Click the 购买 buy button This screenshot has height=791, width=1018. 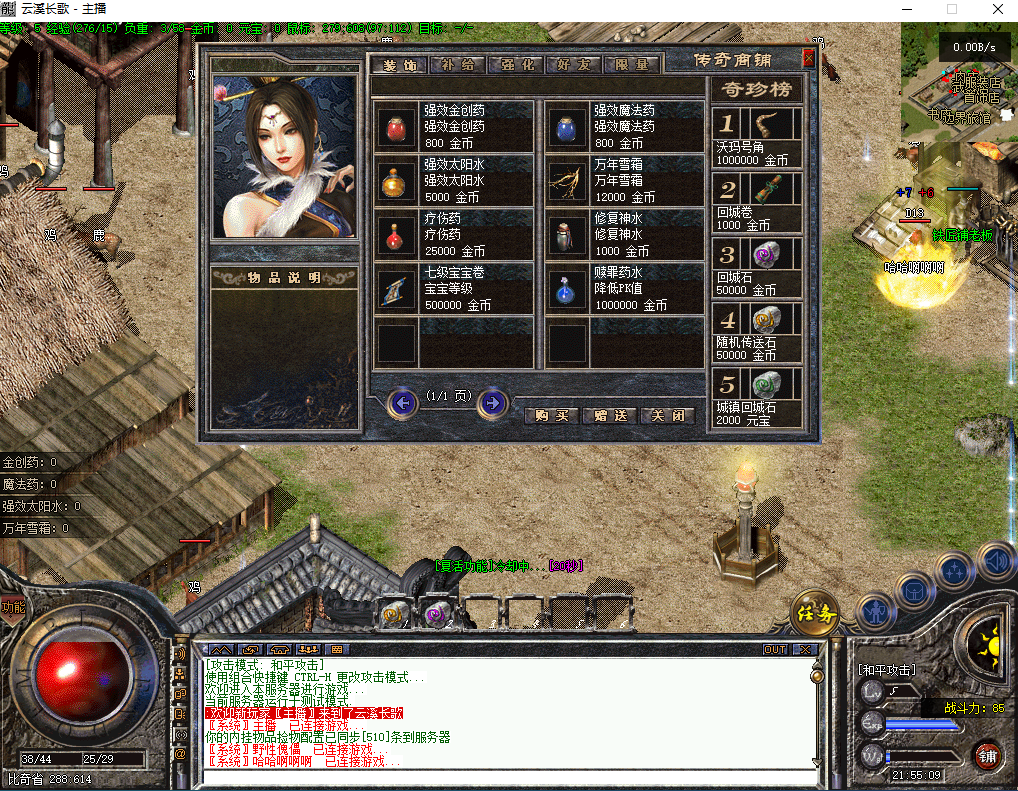point(552,415)
